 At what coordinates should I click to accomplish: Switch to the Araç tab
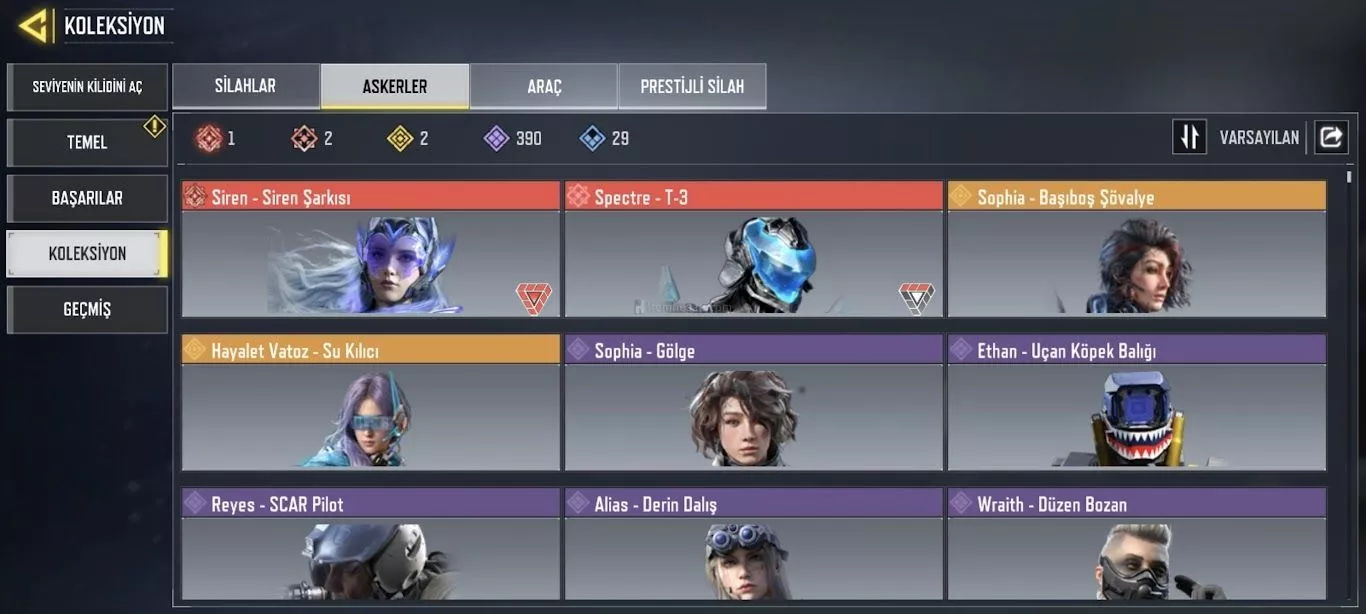pos(544,86)
